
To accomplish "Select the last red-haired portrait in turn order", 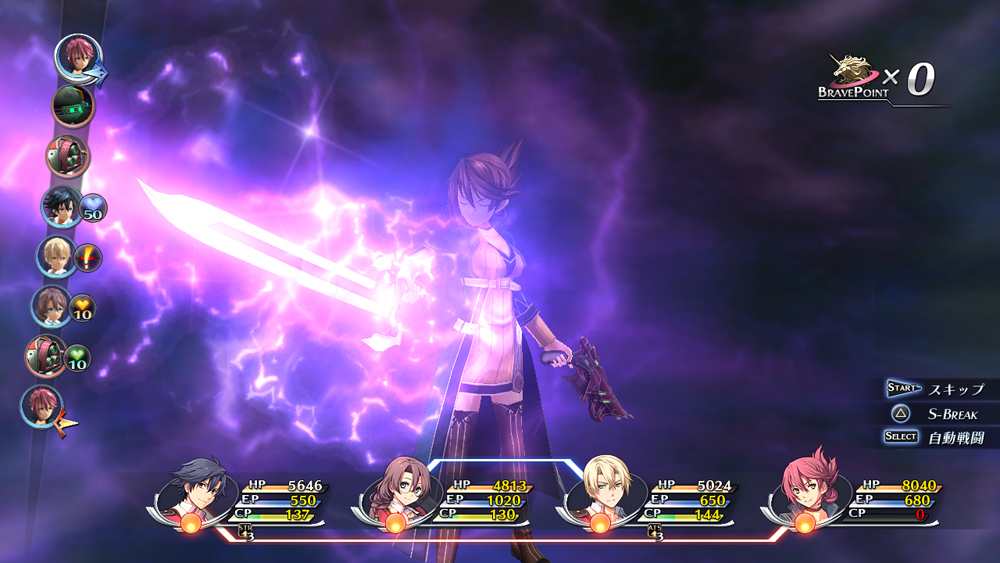I will click(x=41, y=406).
